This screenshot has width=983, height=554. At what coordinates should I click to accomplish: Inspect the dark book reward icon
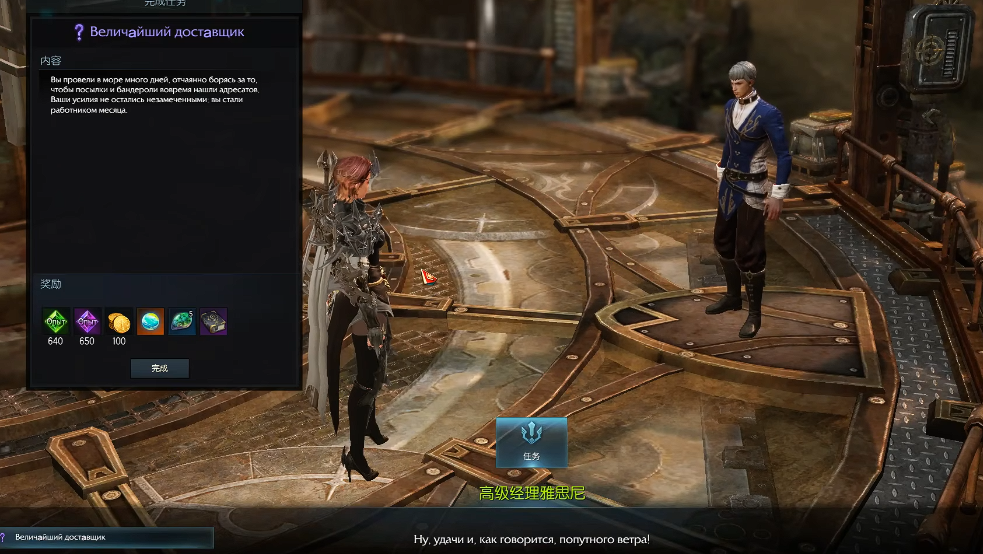coord(213,322)
